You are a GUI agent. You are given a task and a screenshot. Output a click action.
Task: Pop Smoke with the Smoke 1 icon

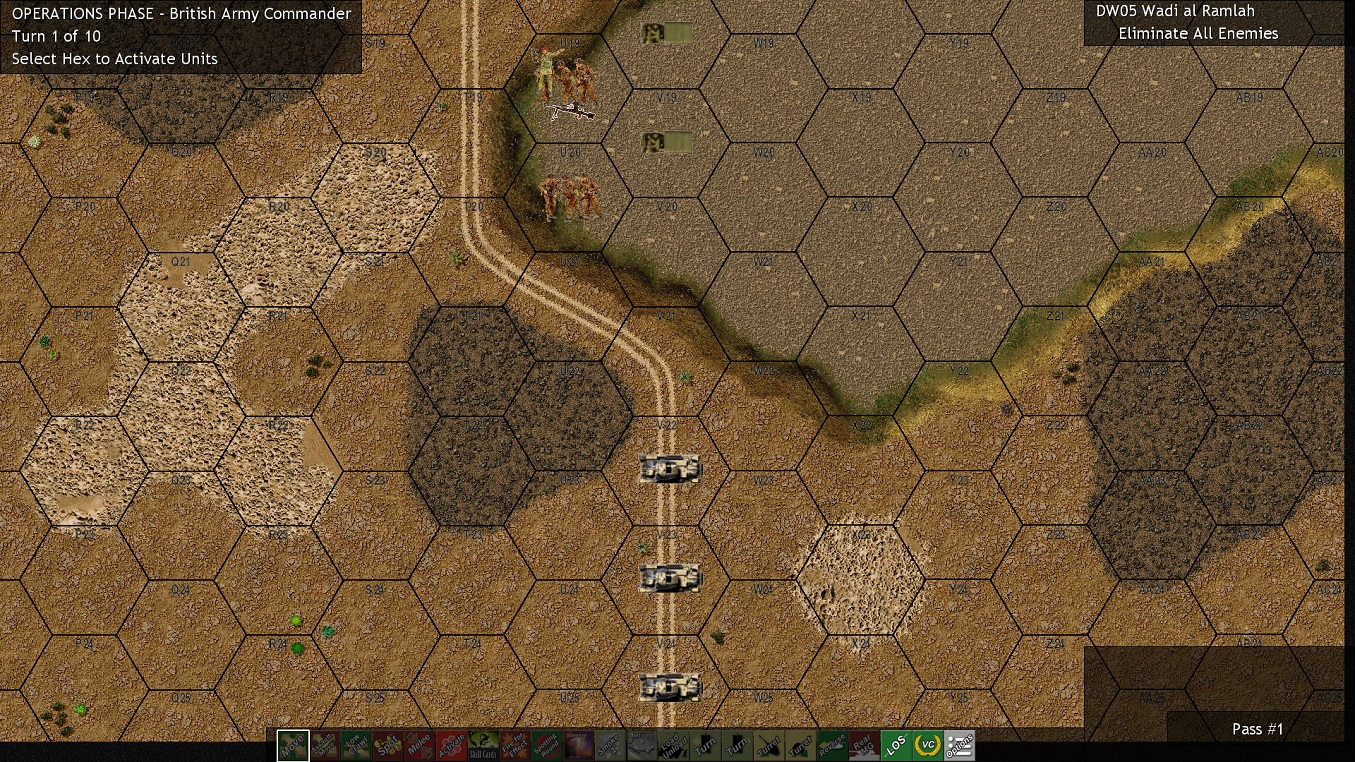(611, 745)
